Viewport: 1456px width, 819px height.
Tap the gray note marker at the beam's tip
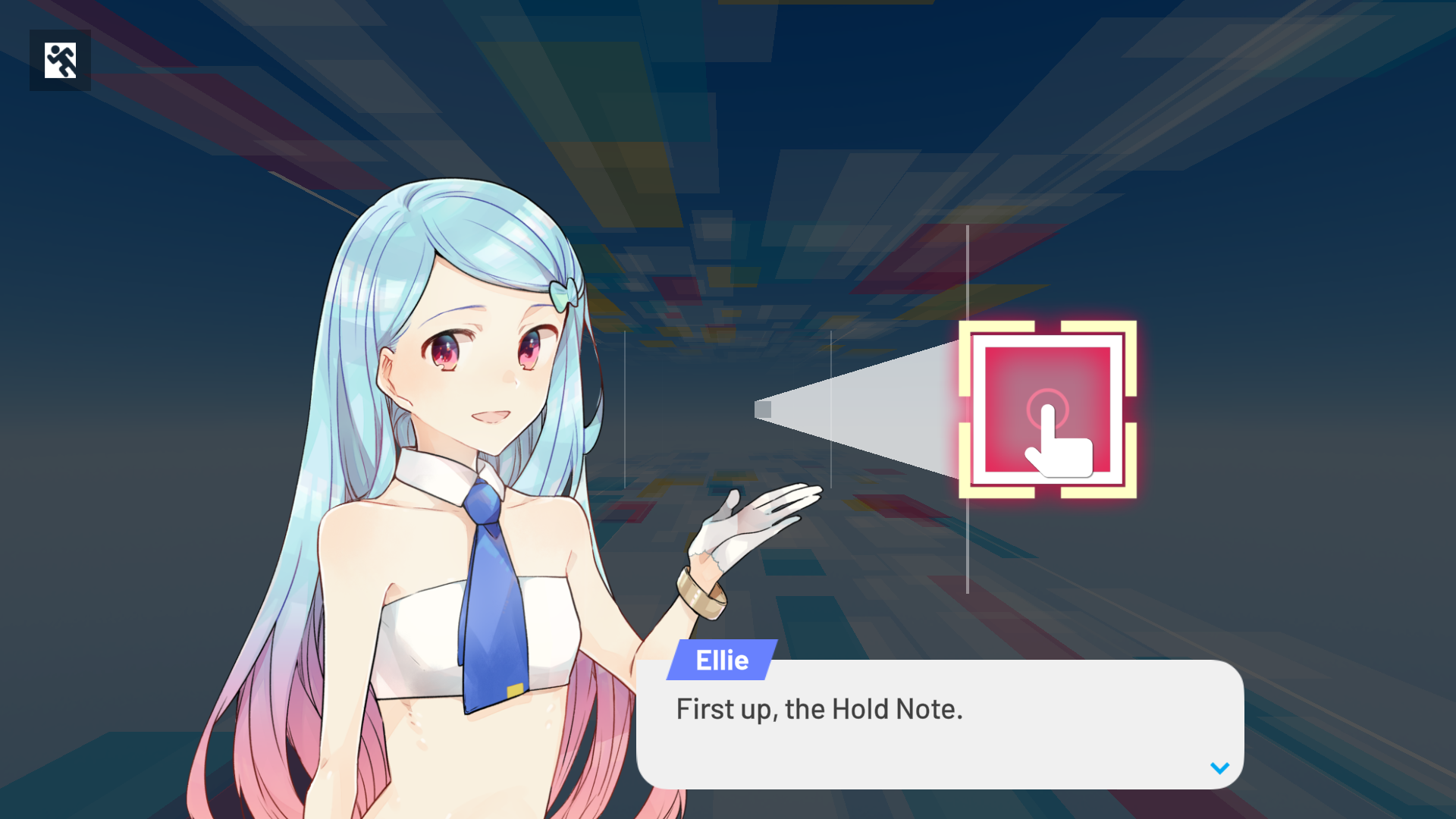click(763, 409)
